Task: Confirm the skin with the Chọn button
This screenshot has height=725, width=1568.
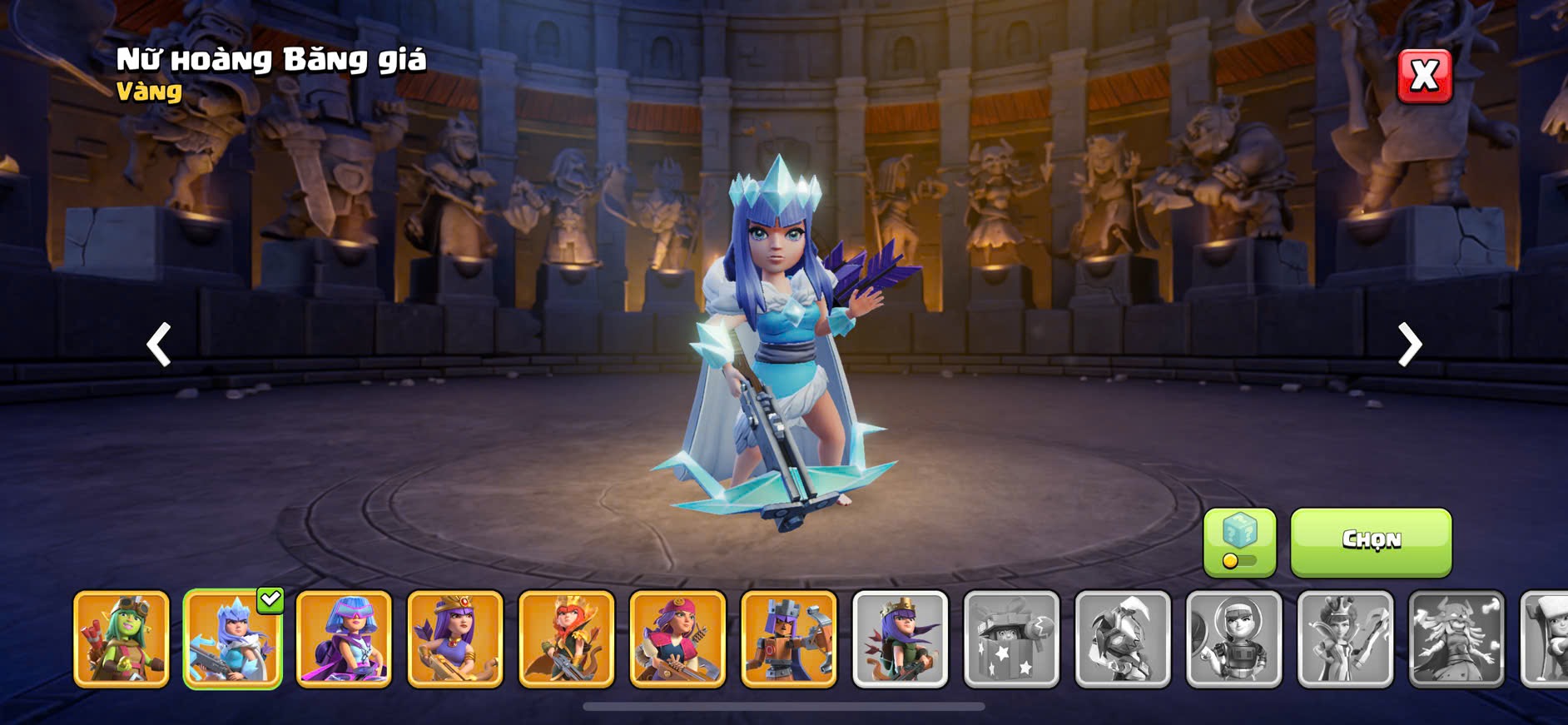Action: (1371, 542)
